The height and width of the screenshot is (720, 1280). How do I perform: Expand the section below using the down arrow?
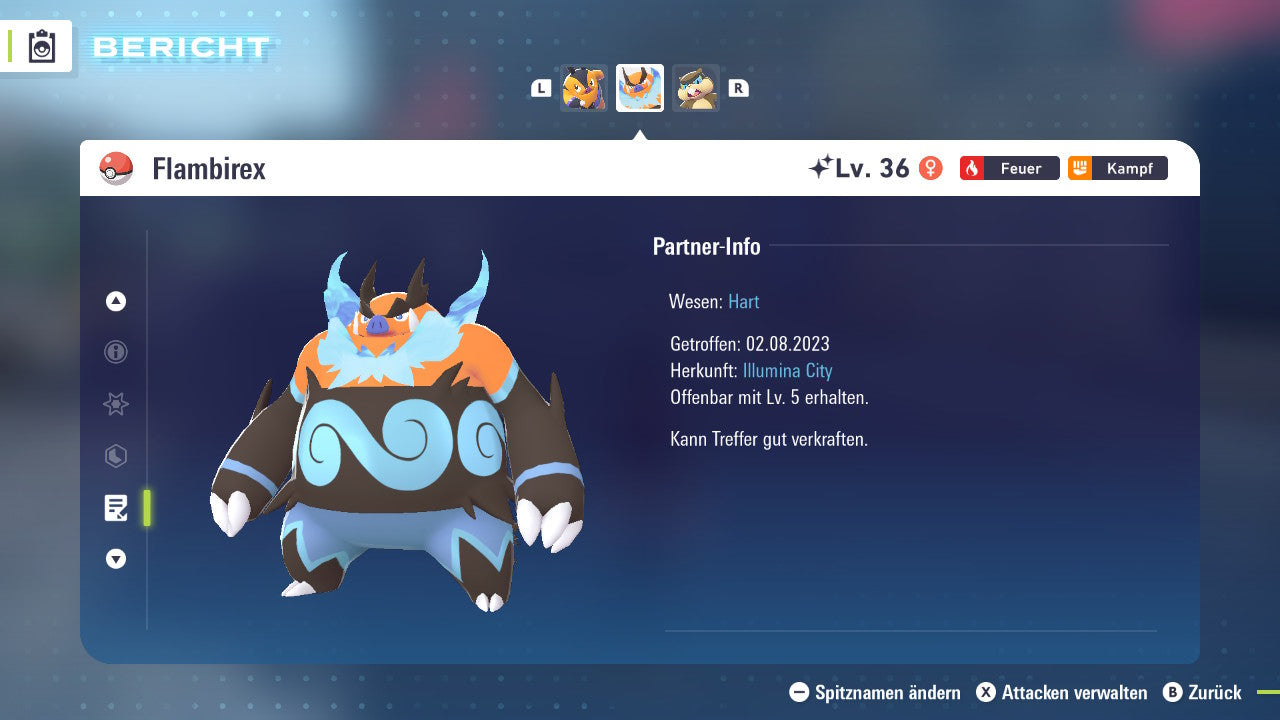point(115,560)
